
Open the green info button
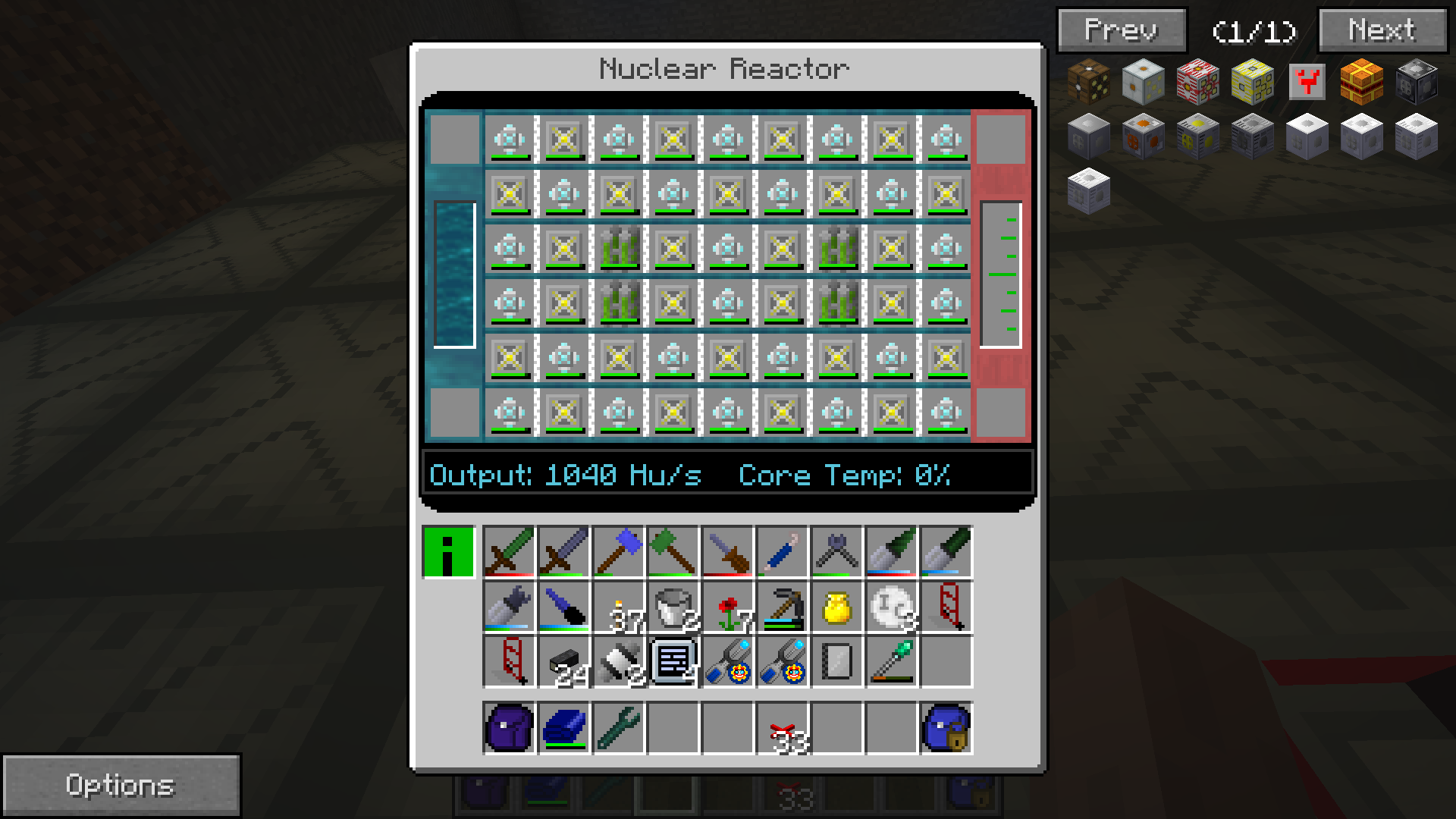(448, 552)
